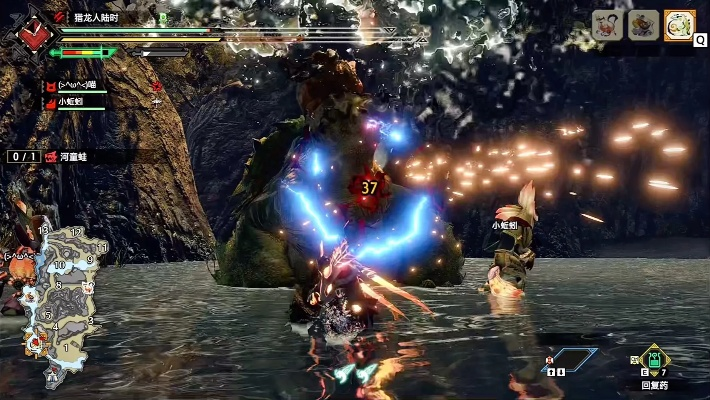Select the palico buddy entry ending in 喵
710x400 pixels.
(70, 86)
